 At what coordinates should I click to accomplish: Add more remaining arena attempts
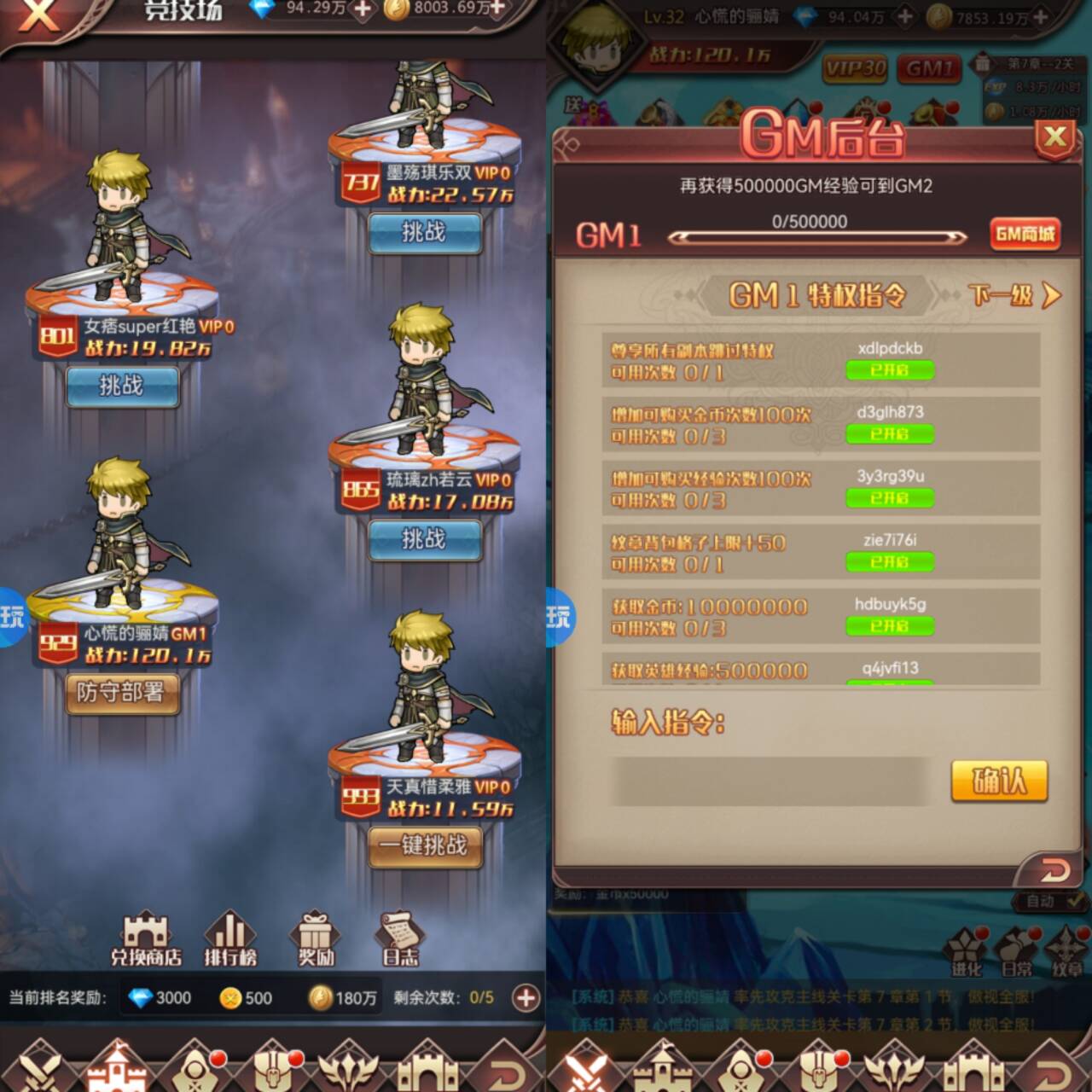point(526,997)
